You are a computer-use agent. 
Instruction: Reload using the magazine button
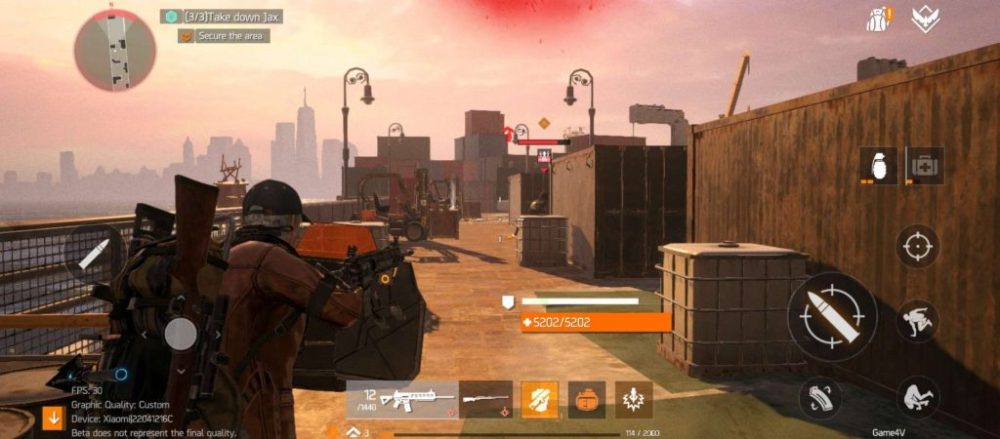819,398
